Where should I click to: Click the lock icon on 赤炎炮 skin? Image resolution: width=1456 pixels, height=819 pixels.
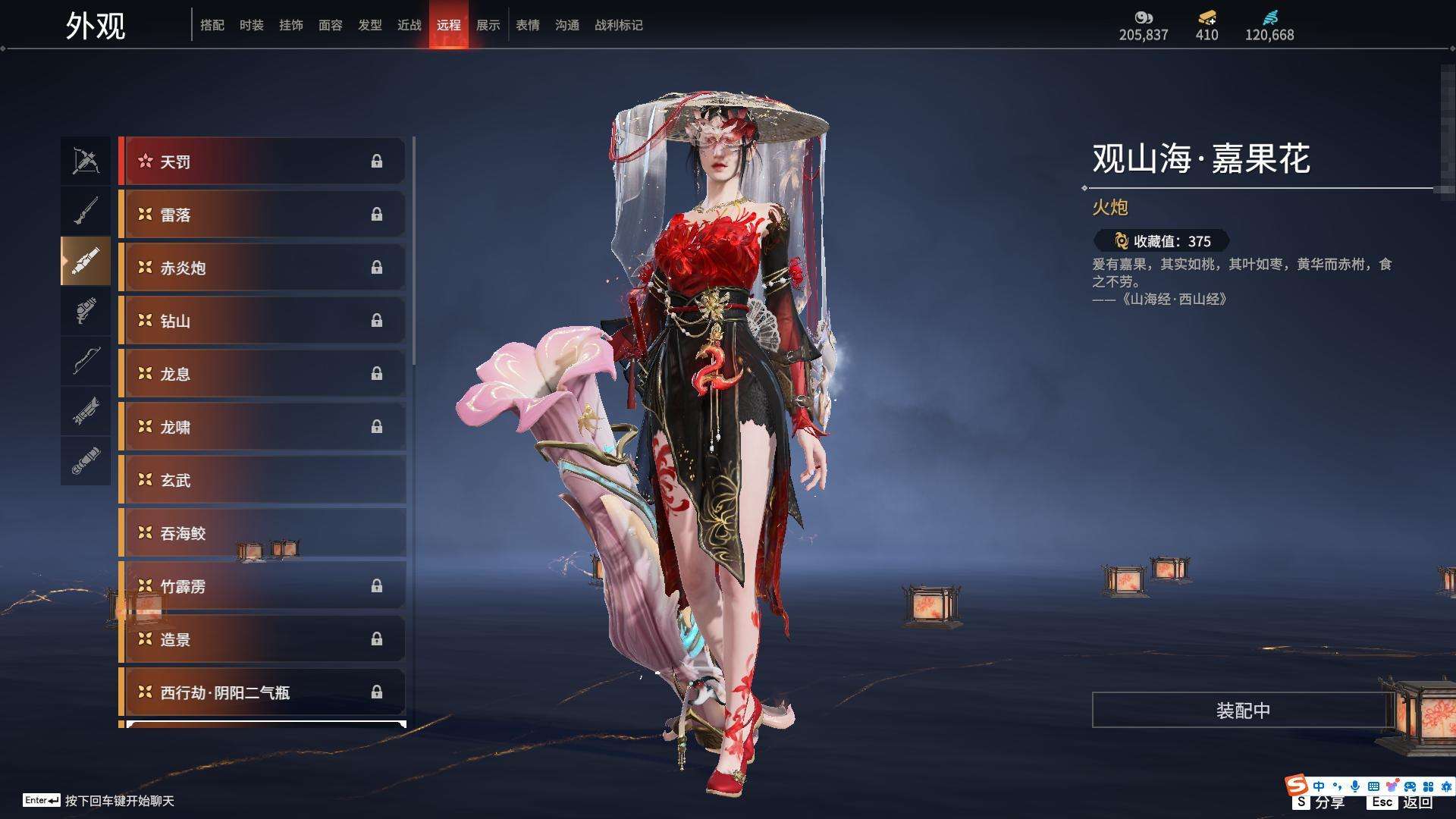point(378,268)
